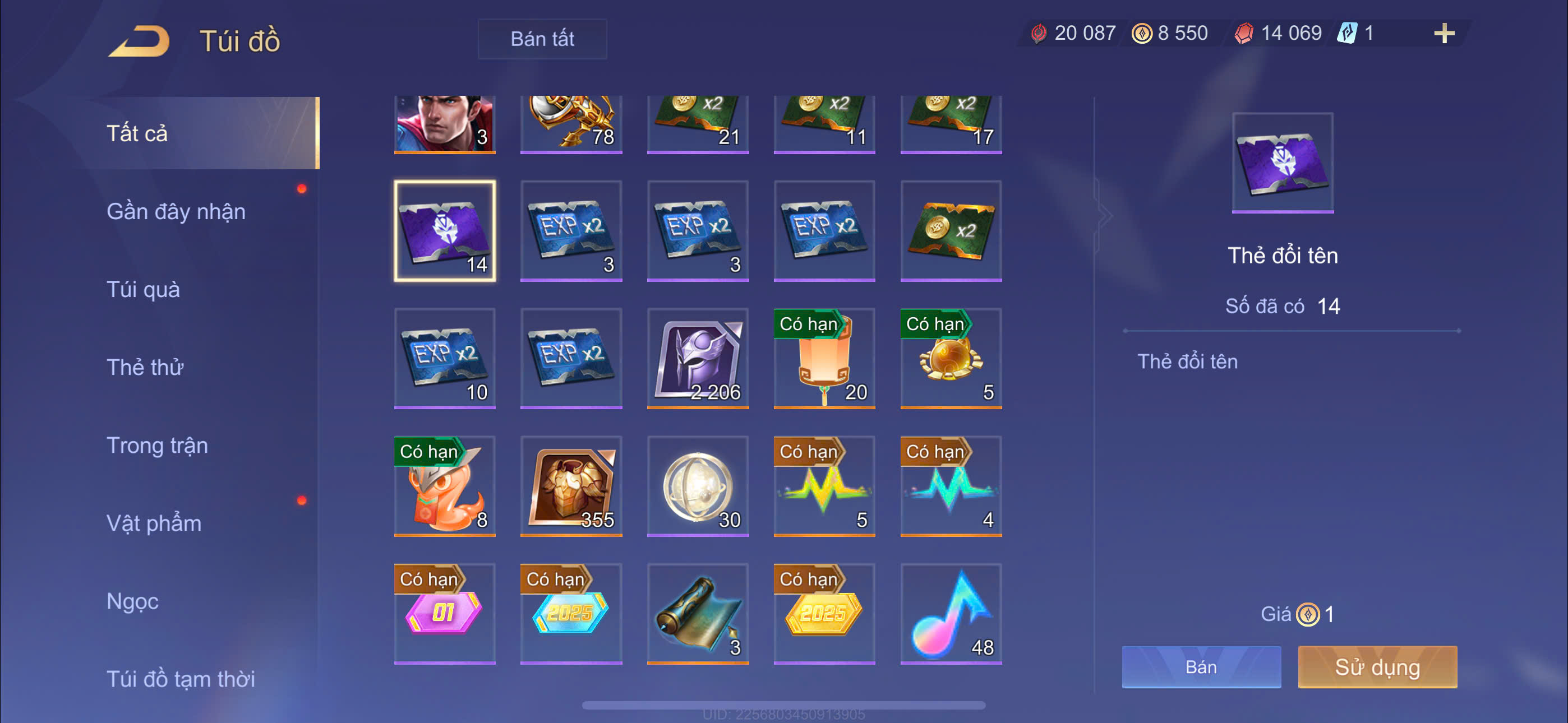Image resolution: width=1568 pixels, height=723 pixels.
Task: Choose the orange lantern item with 20
Action: pyautogui.click(x=824, y=359)
